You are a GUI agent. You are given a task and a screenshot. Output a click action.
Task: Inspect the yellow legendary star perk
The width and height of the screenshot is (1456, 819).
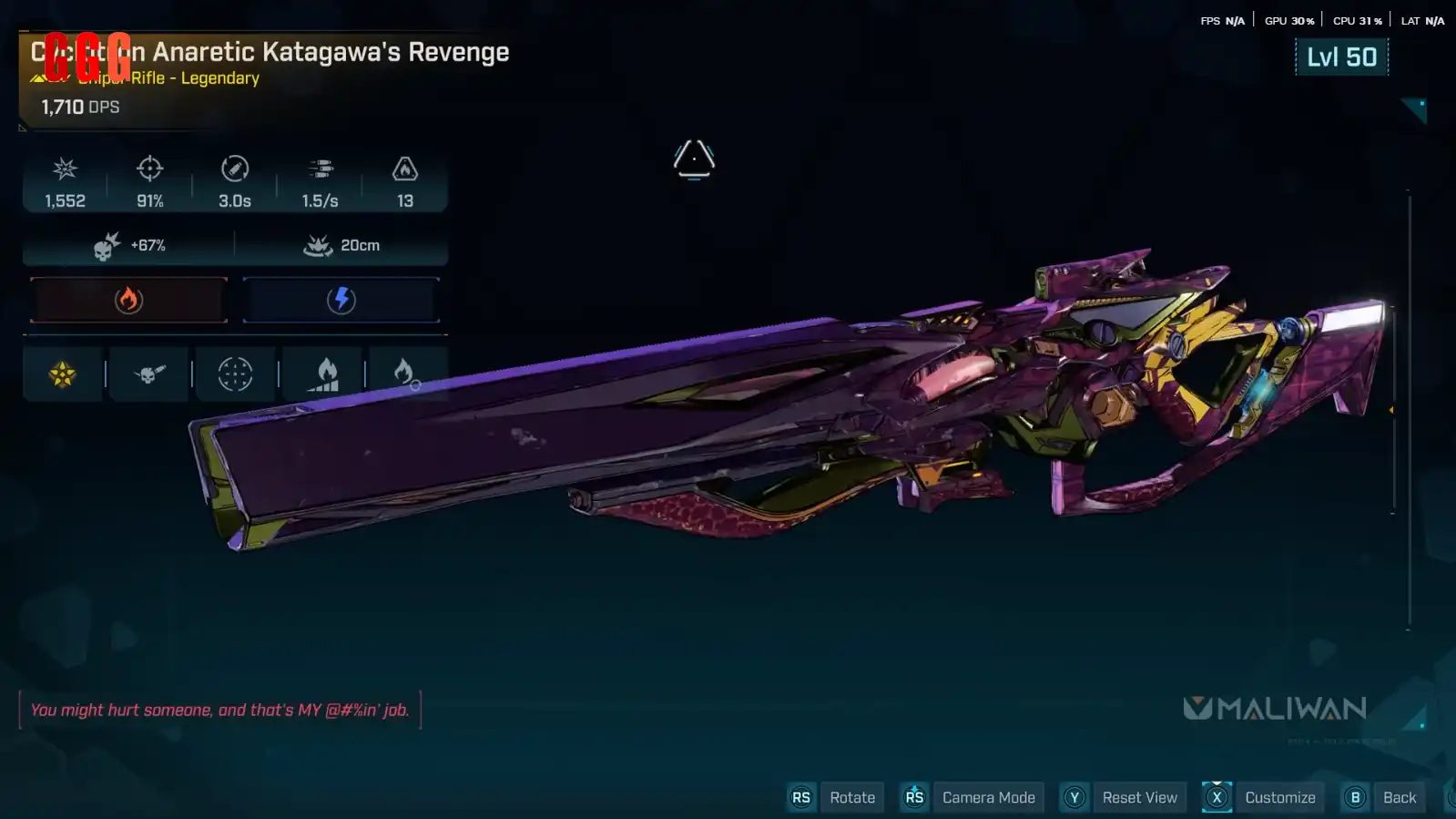point(63,374)
